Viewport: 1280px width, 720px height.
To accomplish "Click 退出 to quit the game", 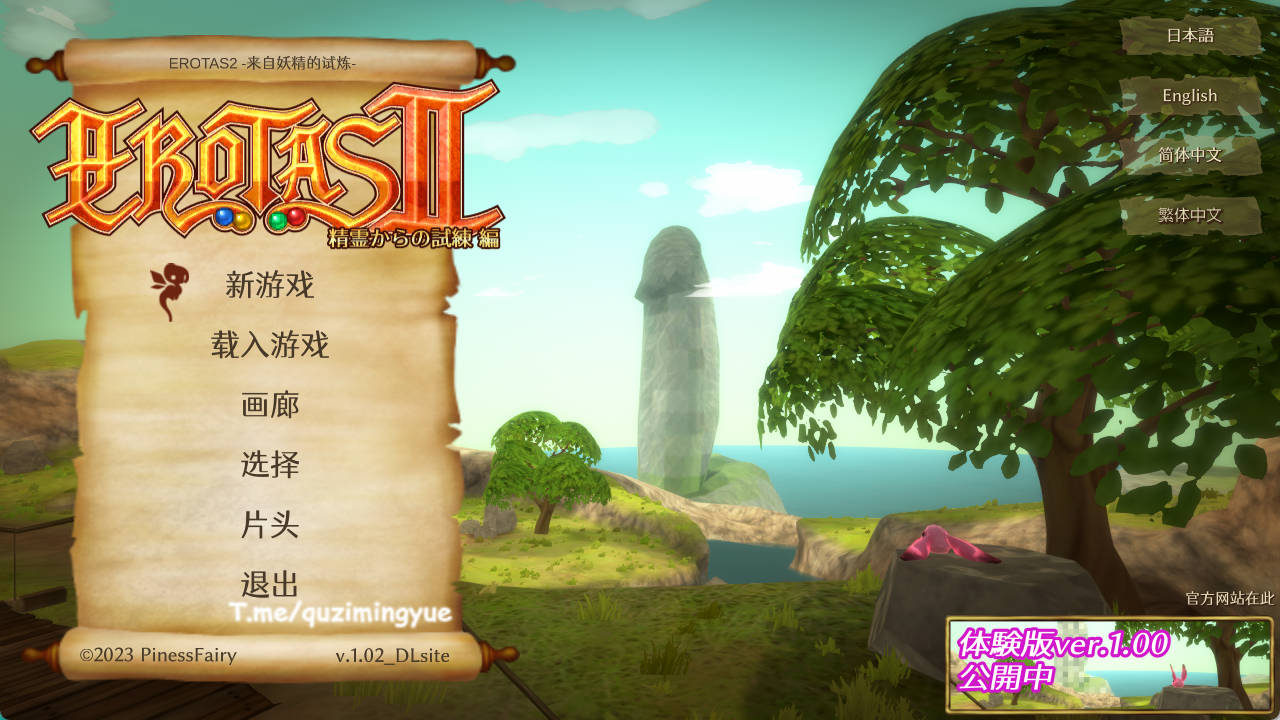I will 268,581.
